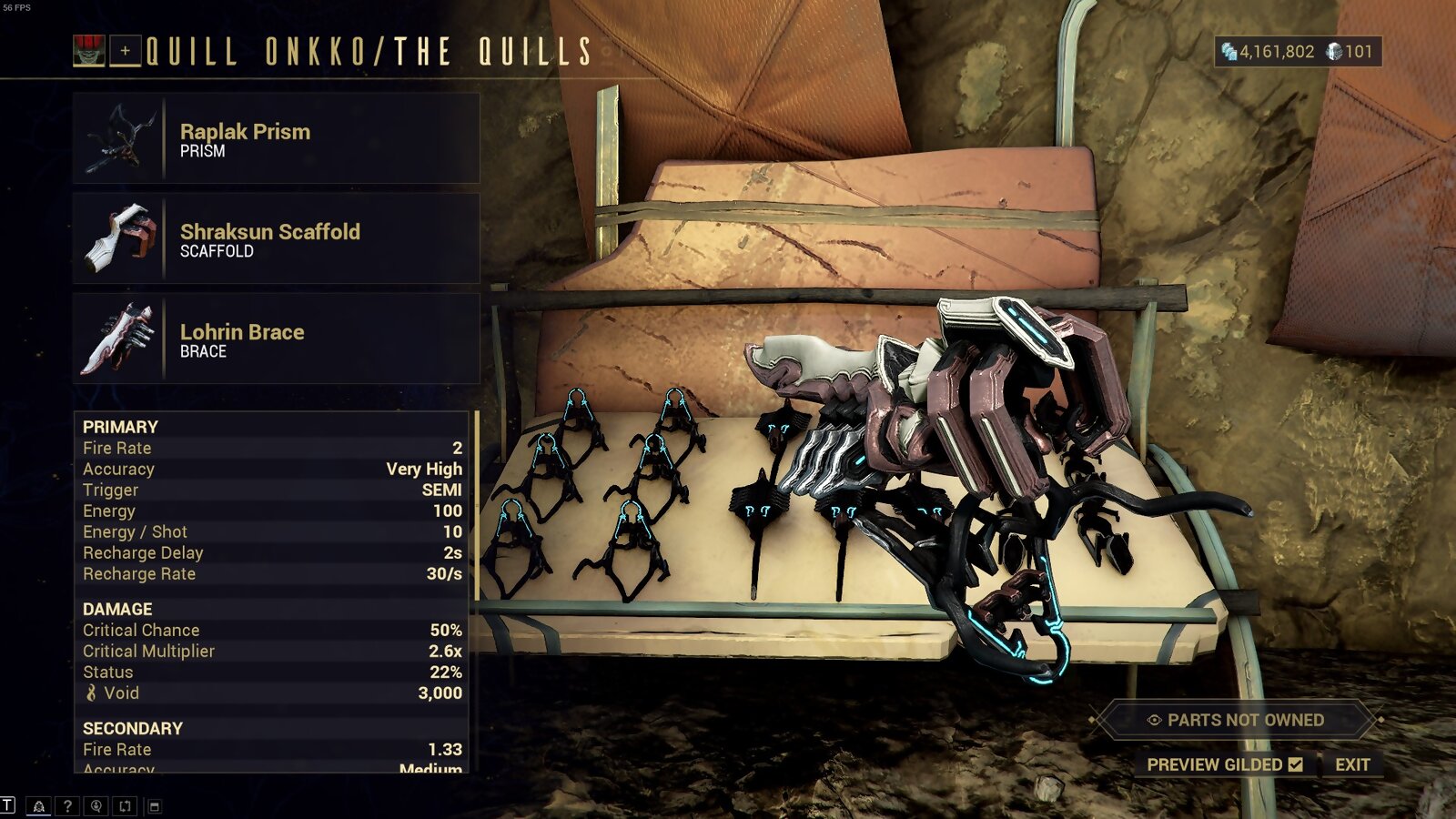Open the Raplak Prism part slot

(273, 139)
